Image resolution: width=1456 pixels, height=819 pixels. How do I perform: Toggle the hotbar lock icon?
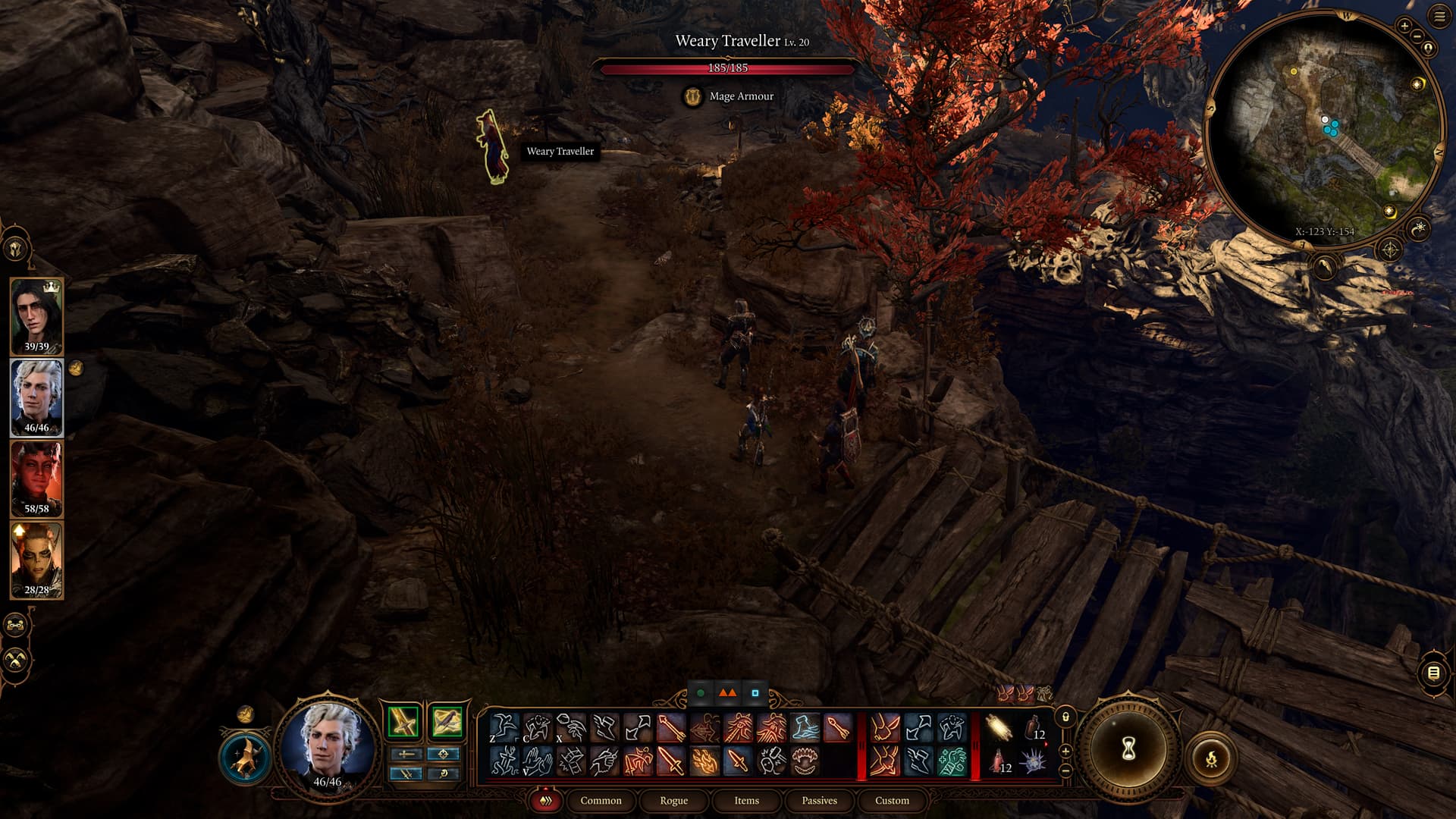(1065, 717)
